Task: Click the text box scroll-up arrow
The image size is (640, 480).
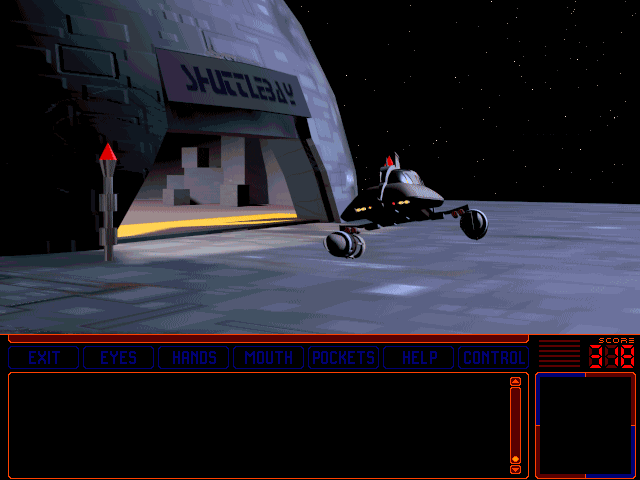Action: (x=516, y=381)
